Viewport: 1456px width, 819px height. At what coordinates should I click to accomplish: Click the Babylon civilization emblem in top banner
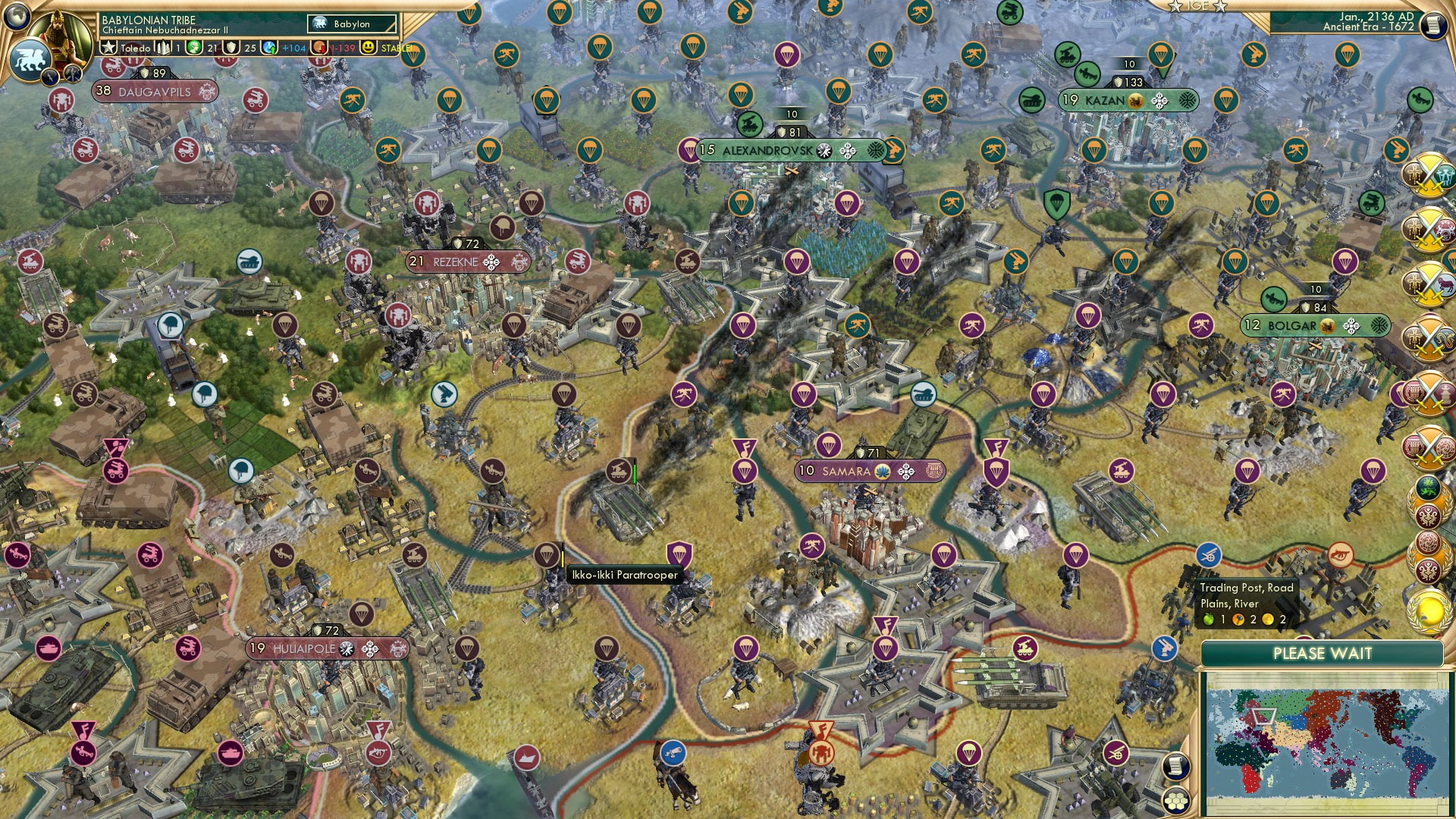[x=319, y=24]
